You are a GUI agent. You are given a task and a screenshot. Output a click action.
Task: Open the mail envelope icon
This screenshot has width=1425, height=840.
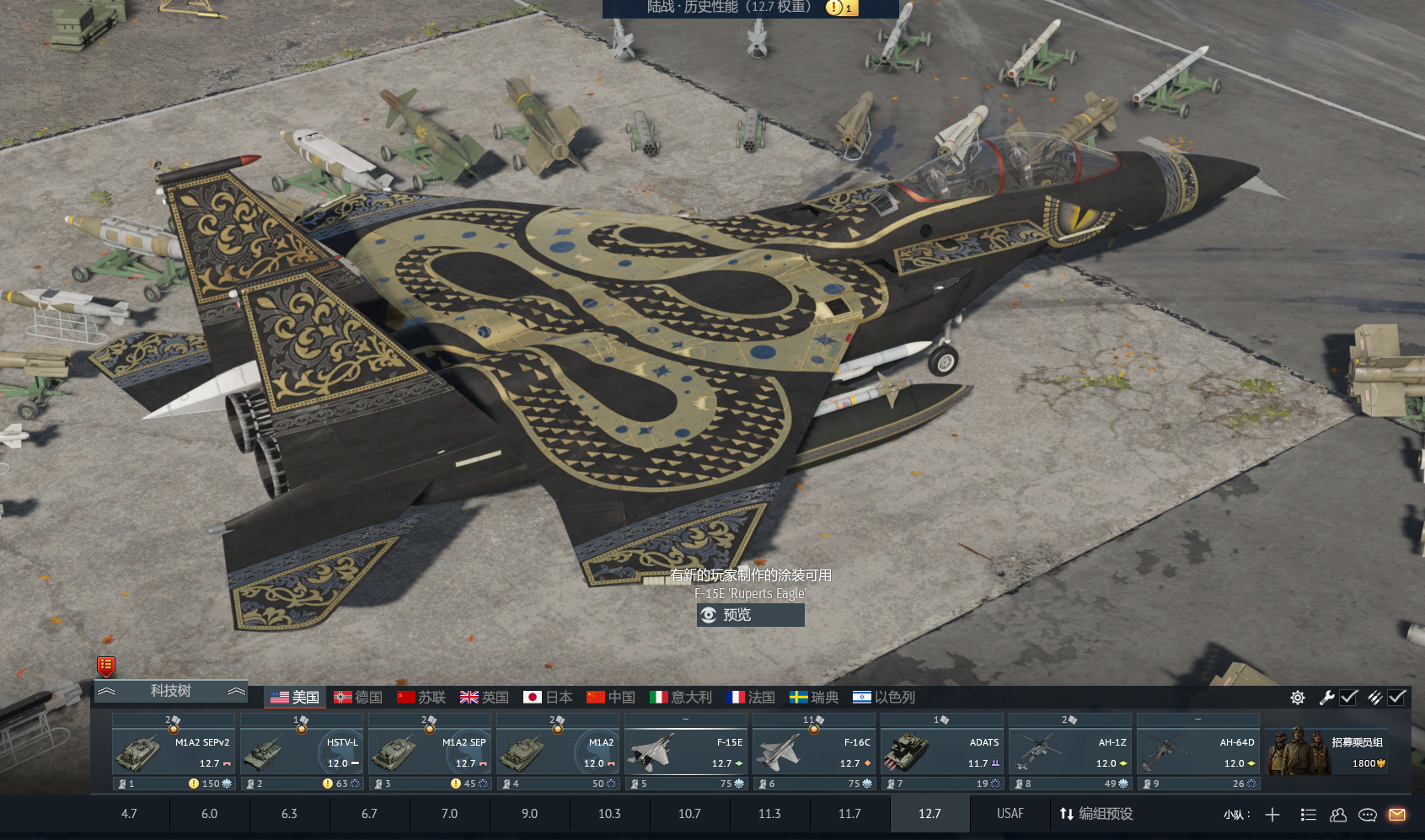pyautogui.click(x=1397, y=815)
